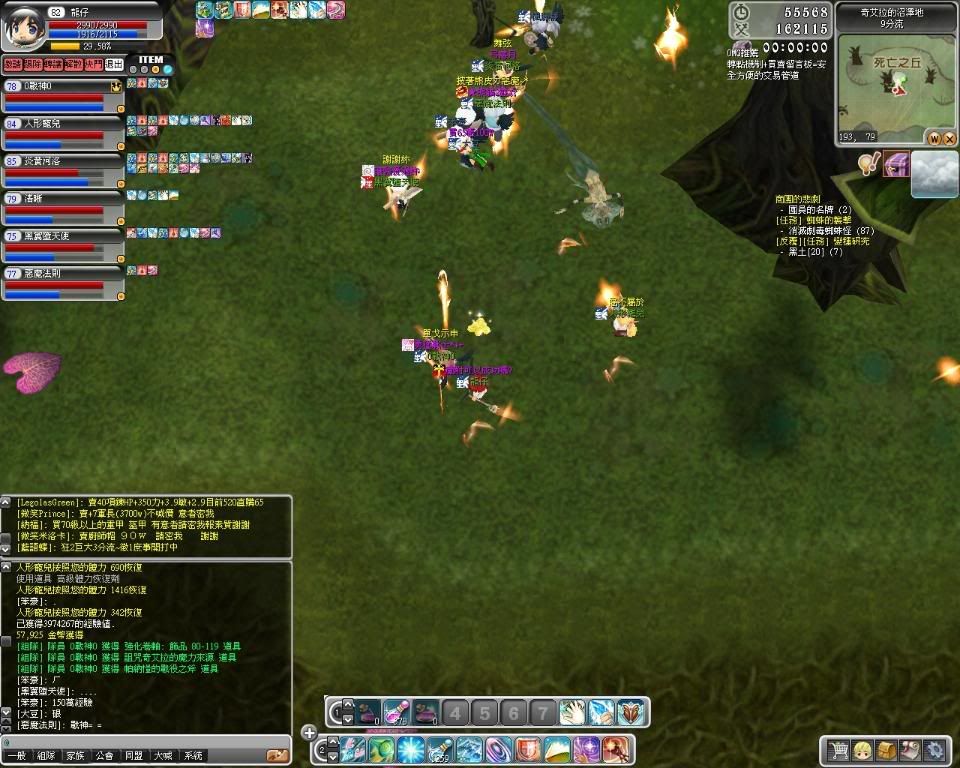Switch chat to the 家族 tab

click(x=75, y=756)
